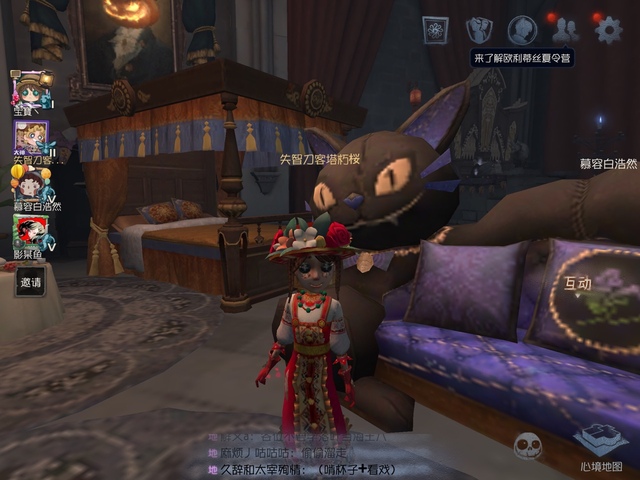
Task: Open the settings gear menu
Action: (x=608, y=30)
